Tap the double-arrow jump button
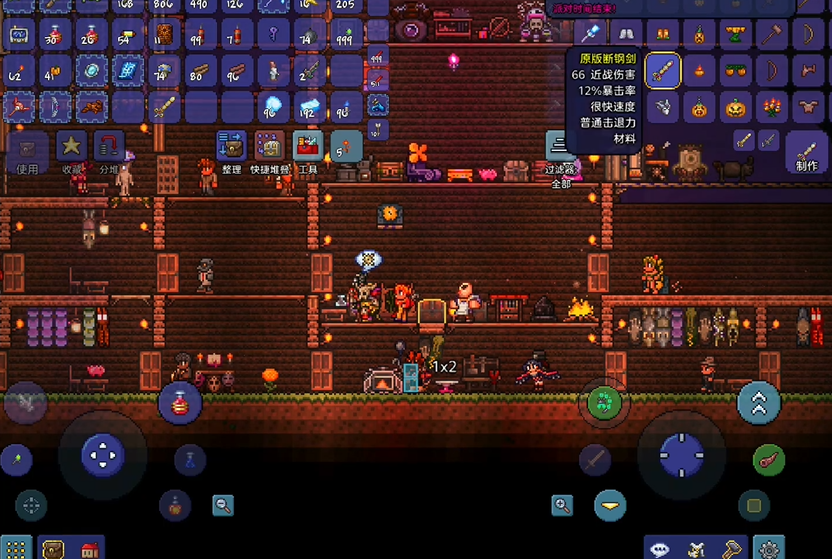 click(758, 403)
